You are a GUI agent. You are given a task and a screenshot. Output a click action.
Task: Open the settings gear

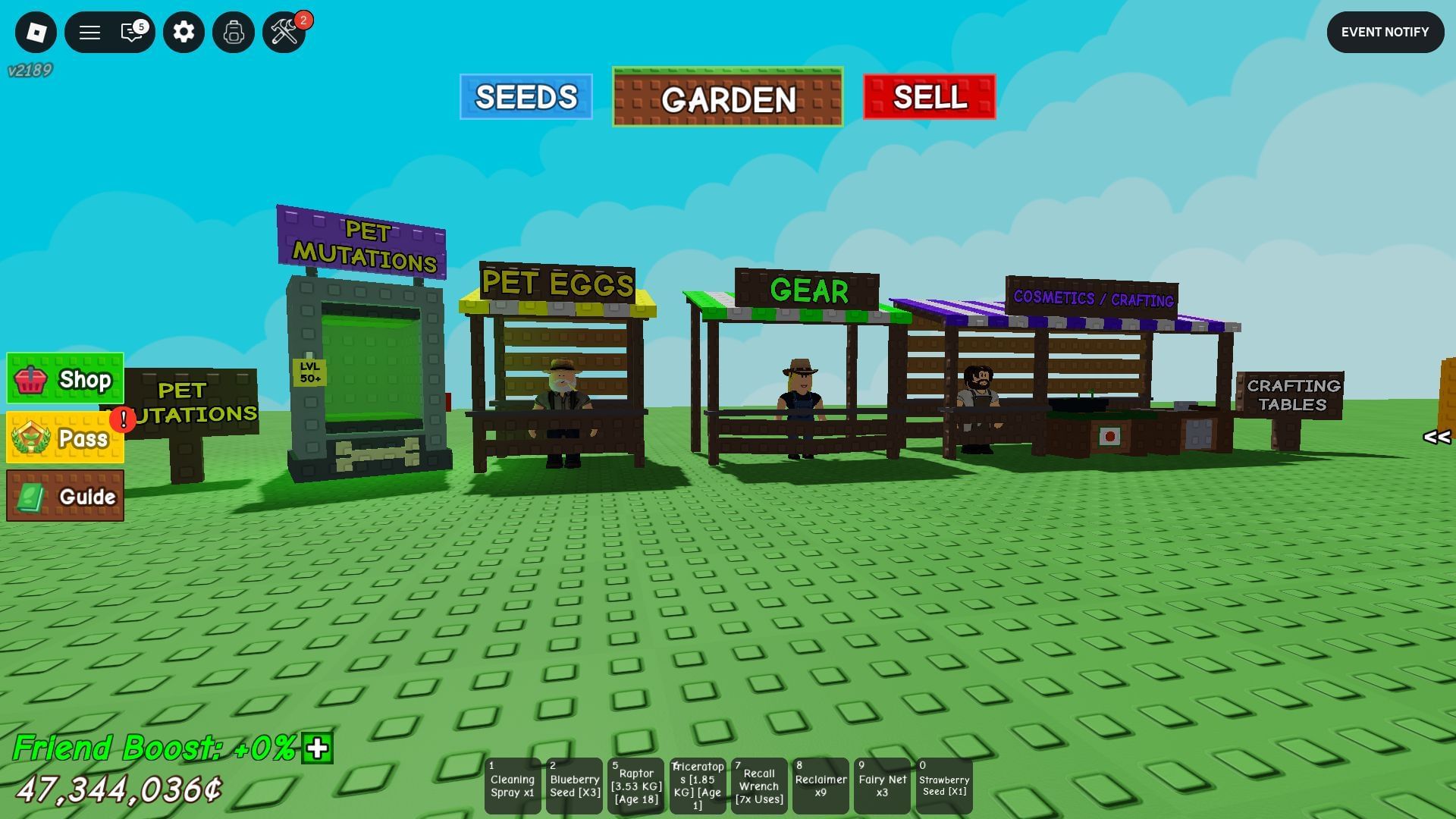(x=183, y=33)
